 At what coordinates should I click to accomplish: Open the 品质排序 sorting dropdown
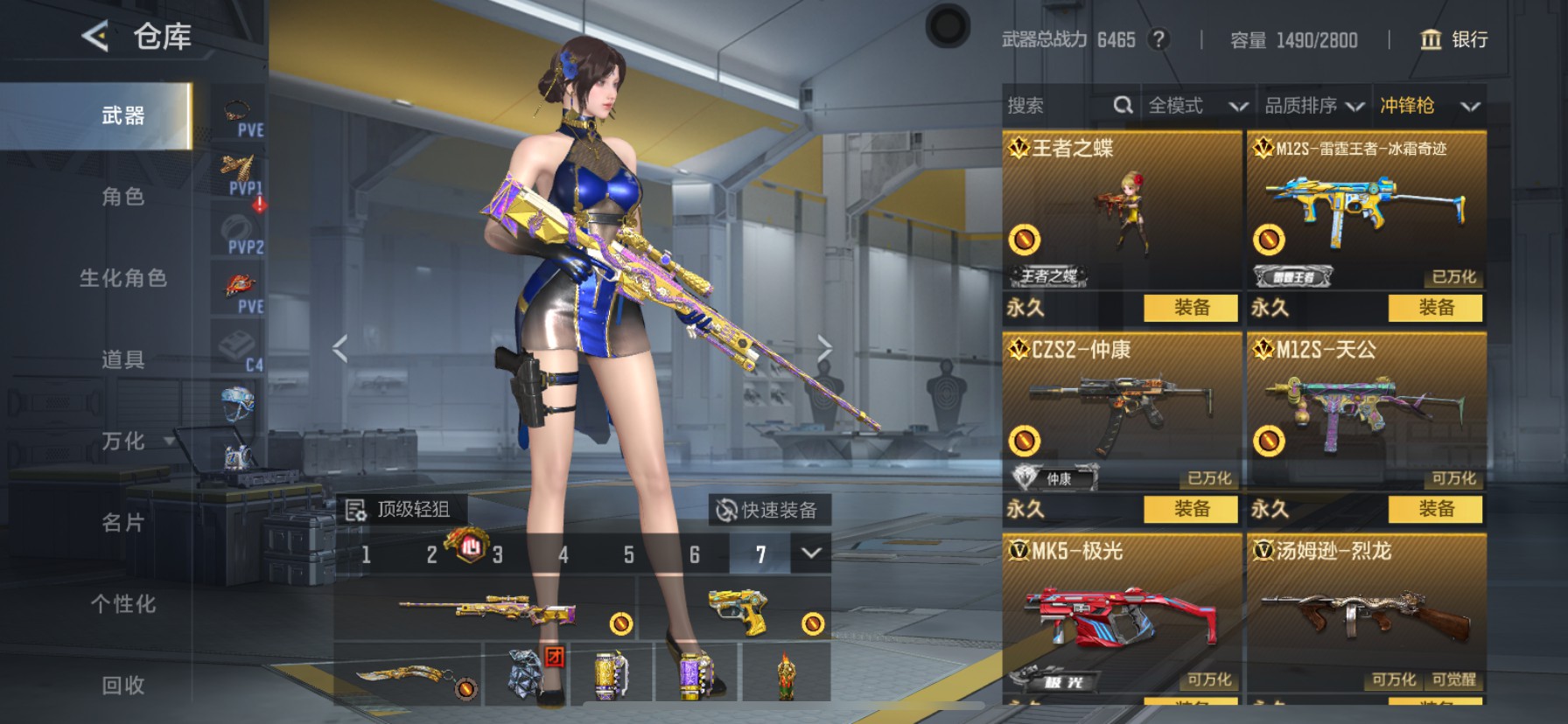pos(1312,104)
